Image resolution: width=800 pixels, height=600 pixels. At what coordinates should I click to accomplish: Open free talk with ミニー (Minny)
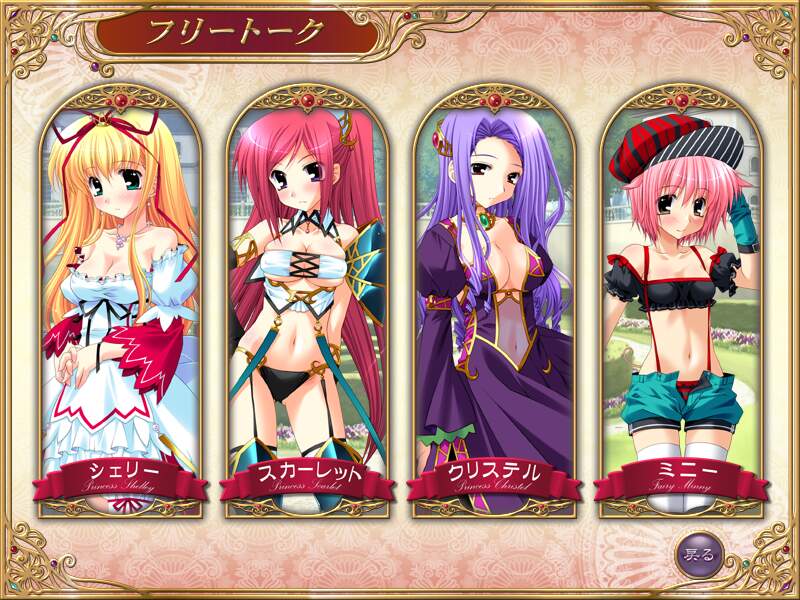tap(680, 300)
